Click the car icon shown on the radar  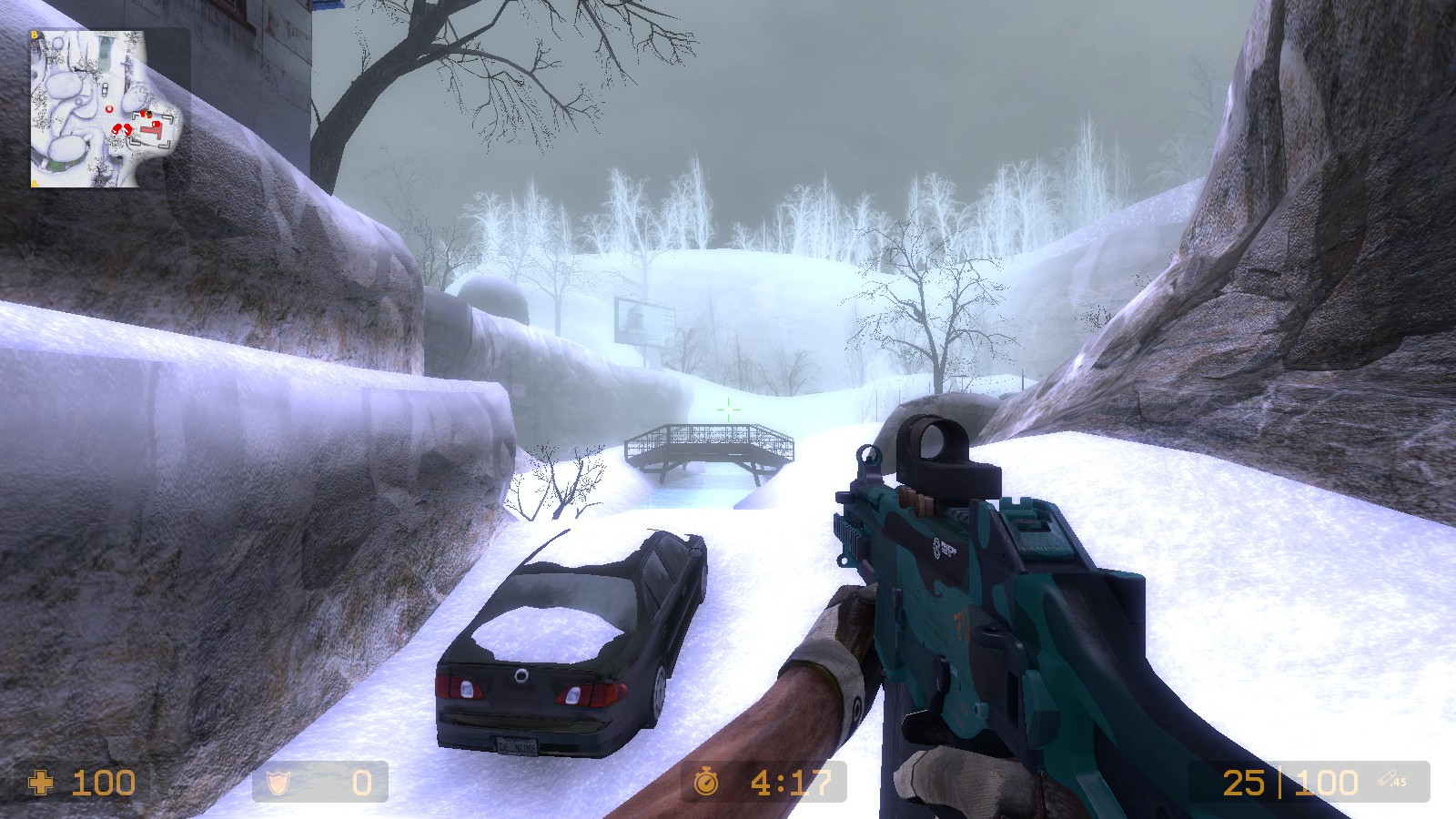pyautogui.click(x=105, y=88)
